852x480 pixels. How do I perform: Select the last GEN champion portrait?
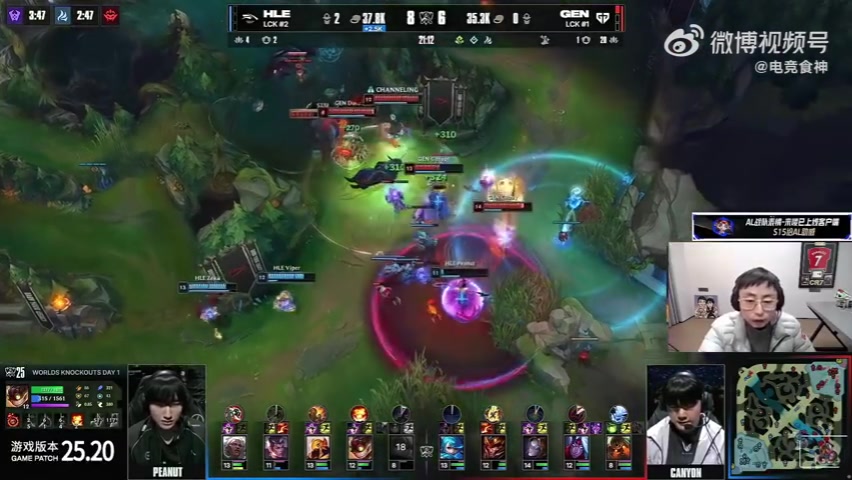619,446
